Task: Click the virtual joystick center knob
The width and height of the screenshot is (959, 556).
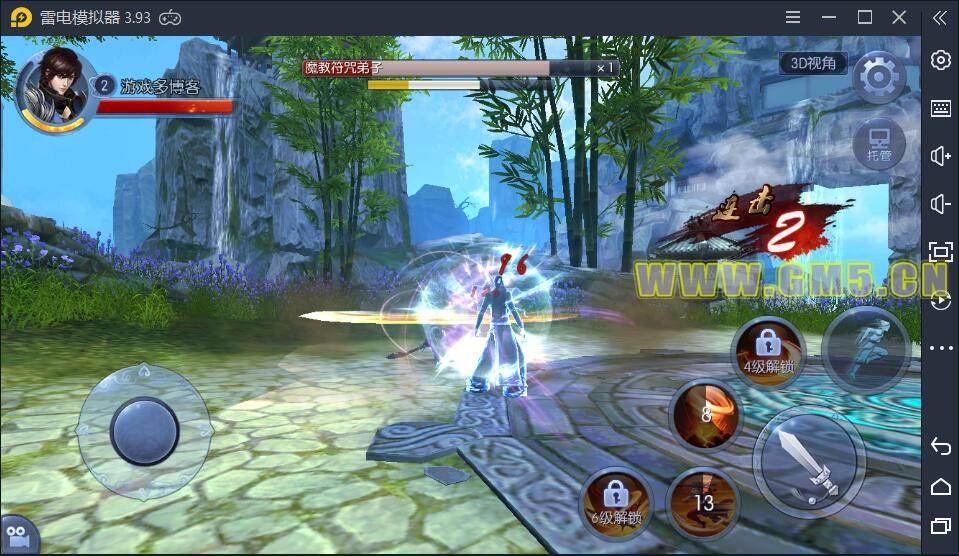Action: pyautogui.click(x=145, y=430)
